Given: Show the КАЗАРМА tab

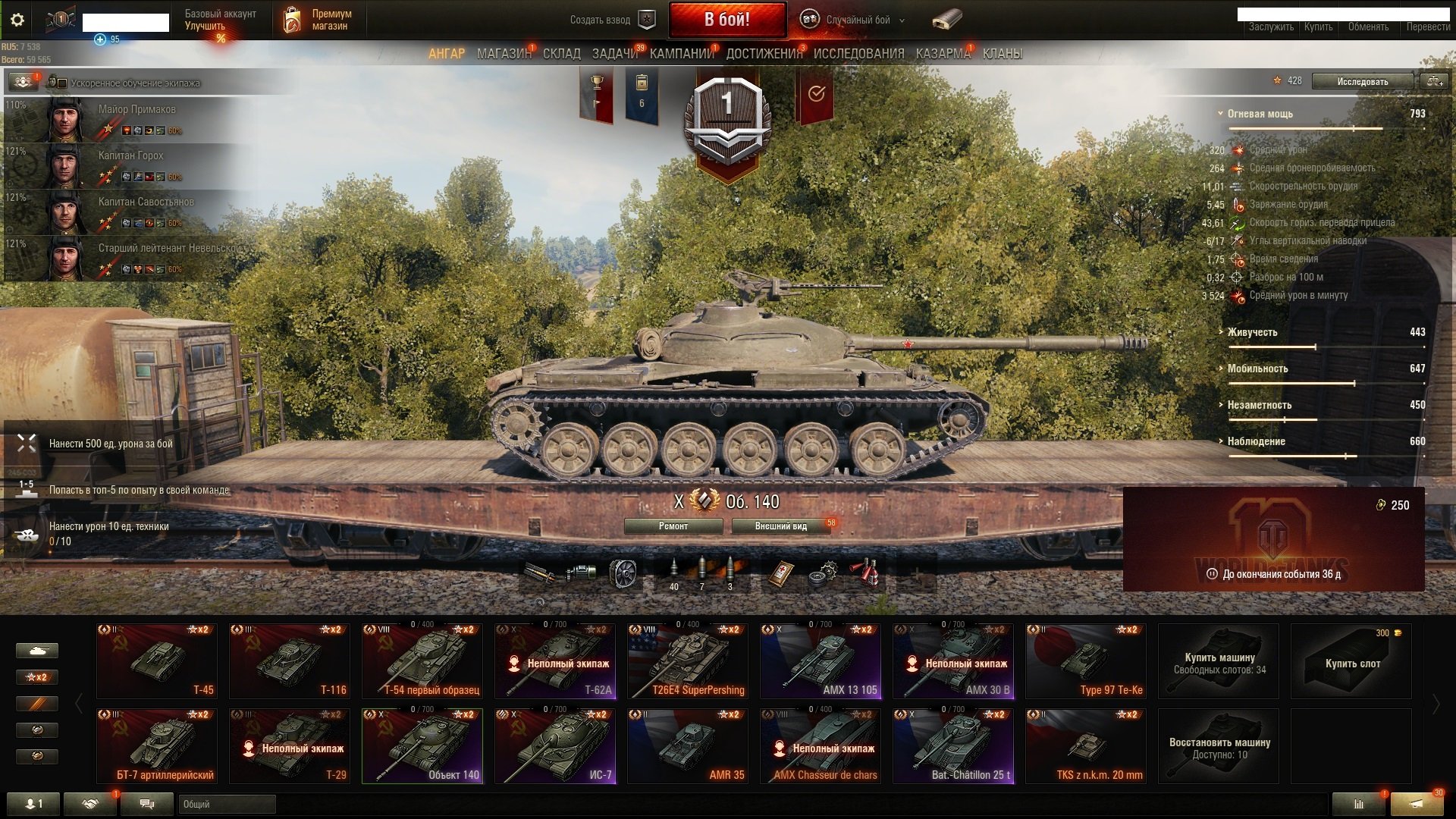Looking at the screenshot, I should pyautogui.click(x=943, y=54).
